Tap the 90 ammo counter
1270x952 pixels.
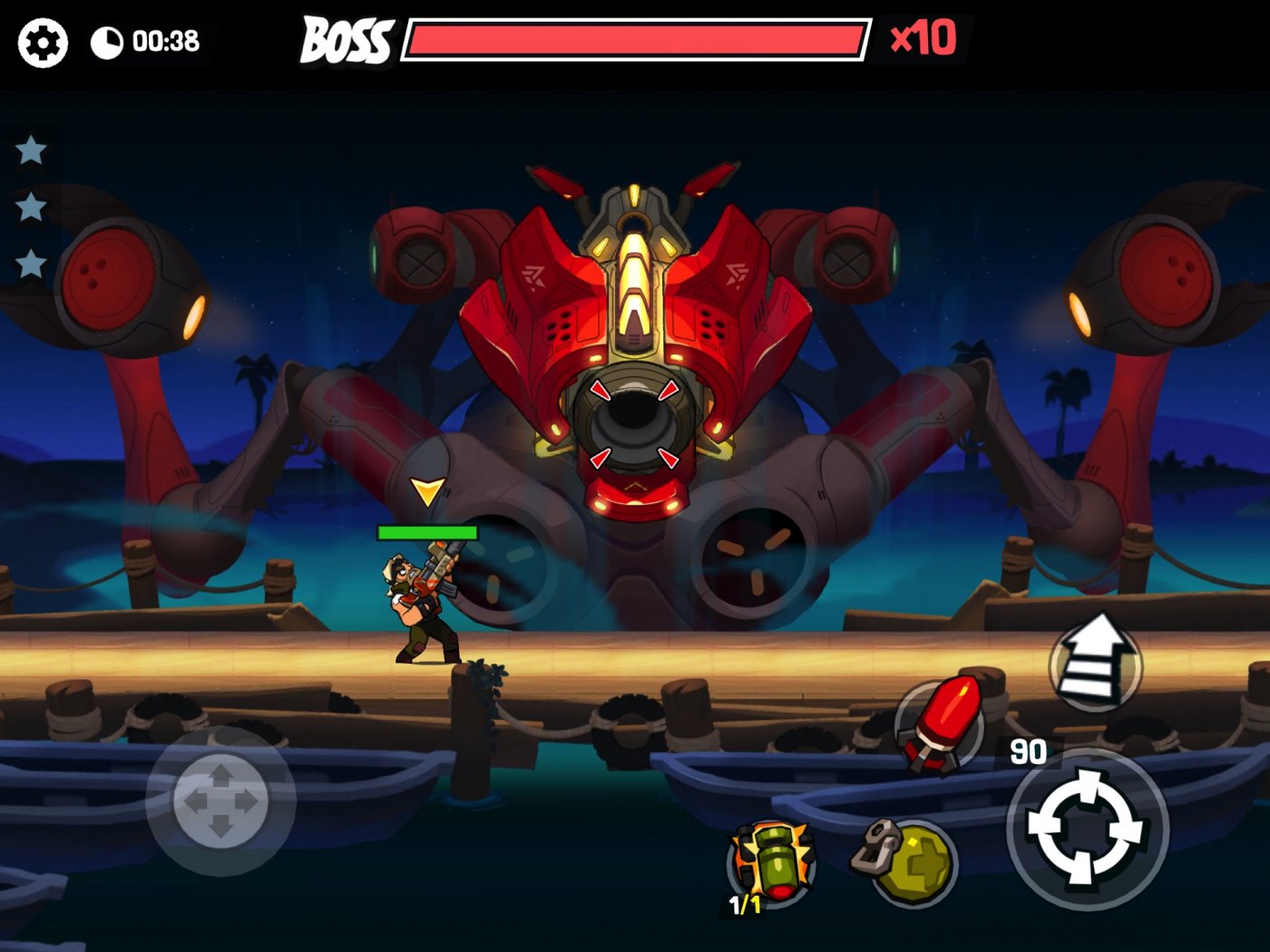1030,751
